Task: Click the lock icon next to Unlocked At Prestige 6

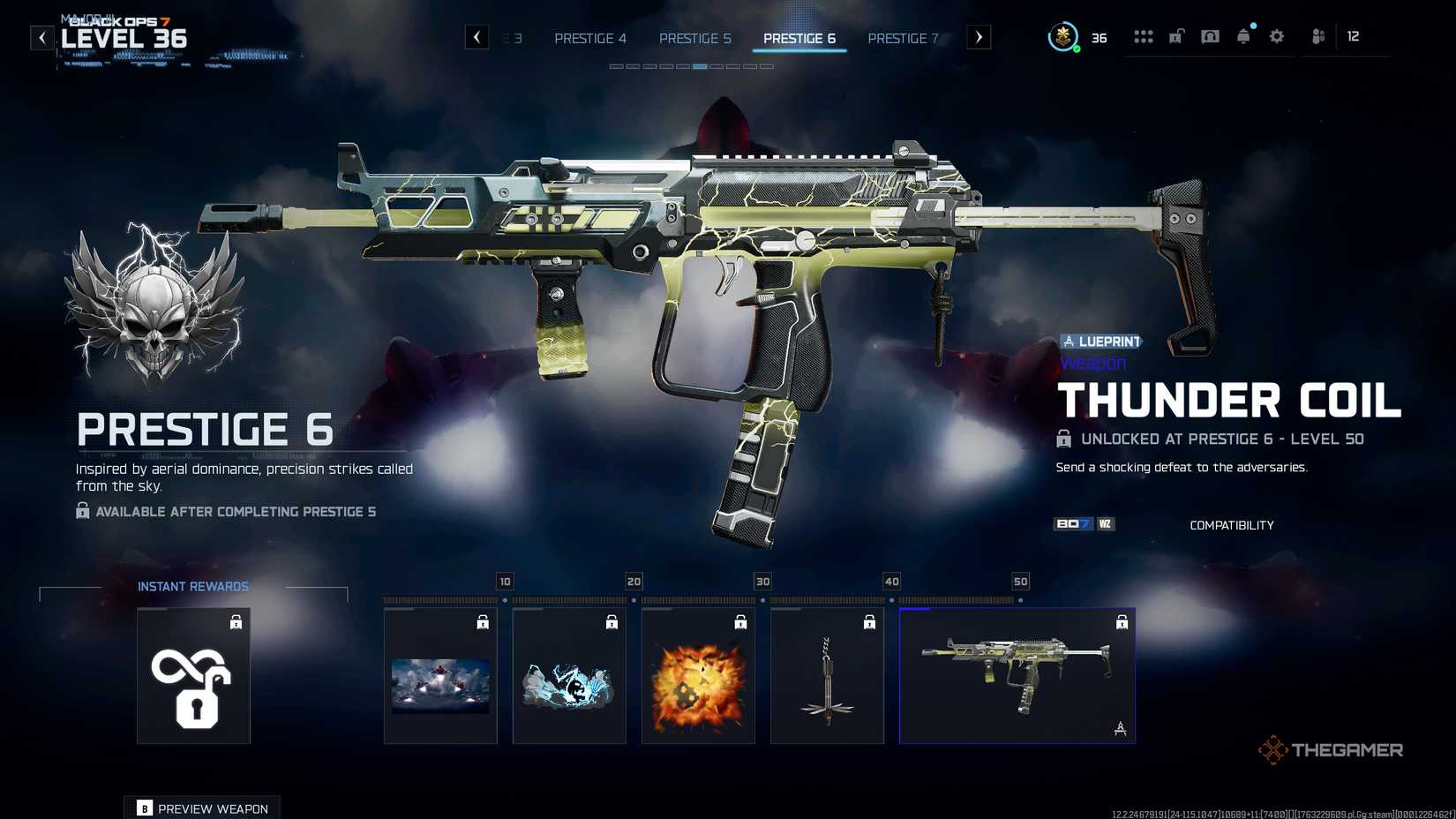Action: tap(1063, 439)
